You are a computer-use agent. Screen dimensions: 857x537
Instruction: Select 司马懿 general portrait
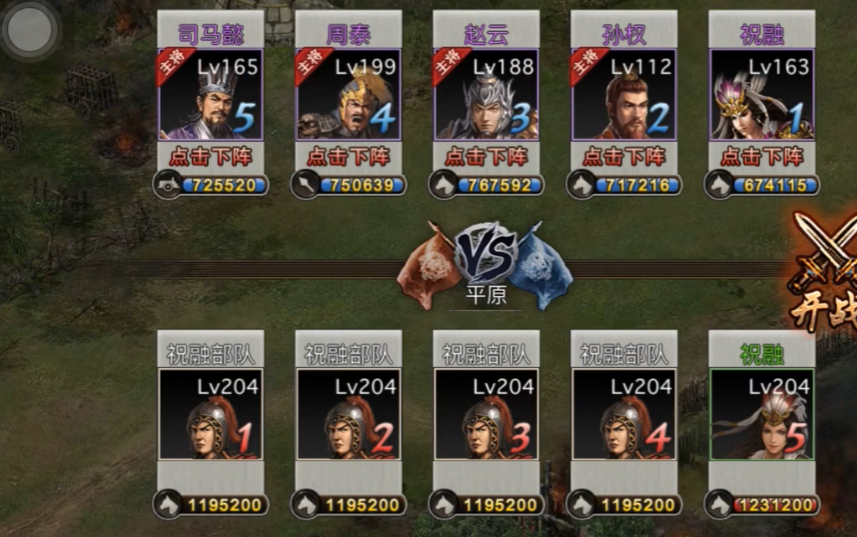[210, 96]
